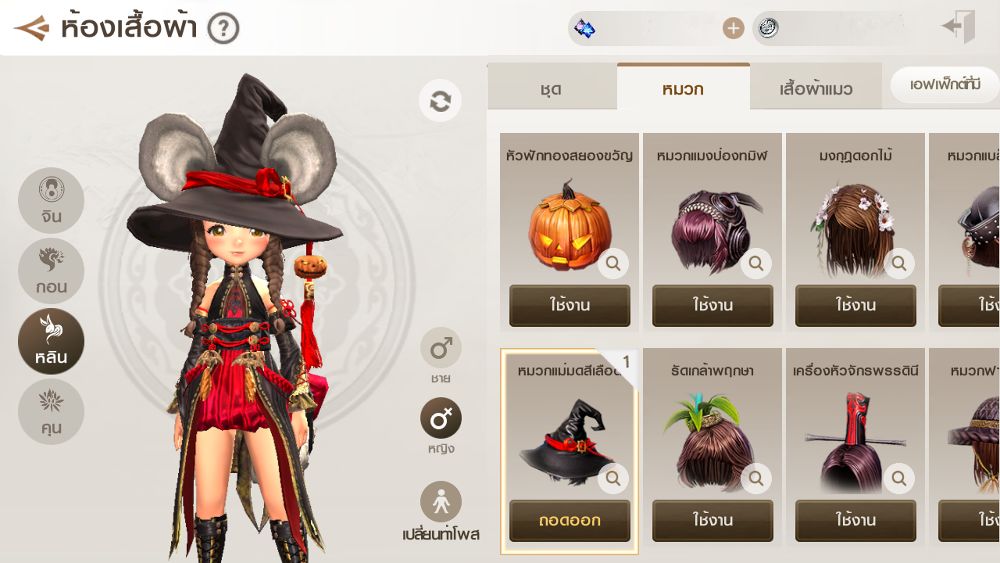1000x563 pixels.
Task: Select the กอน class button
Action: click(x=51, y=271)
